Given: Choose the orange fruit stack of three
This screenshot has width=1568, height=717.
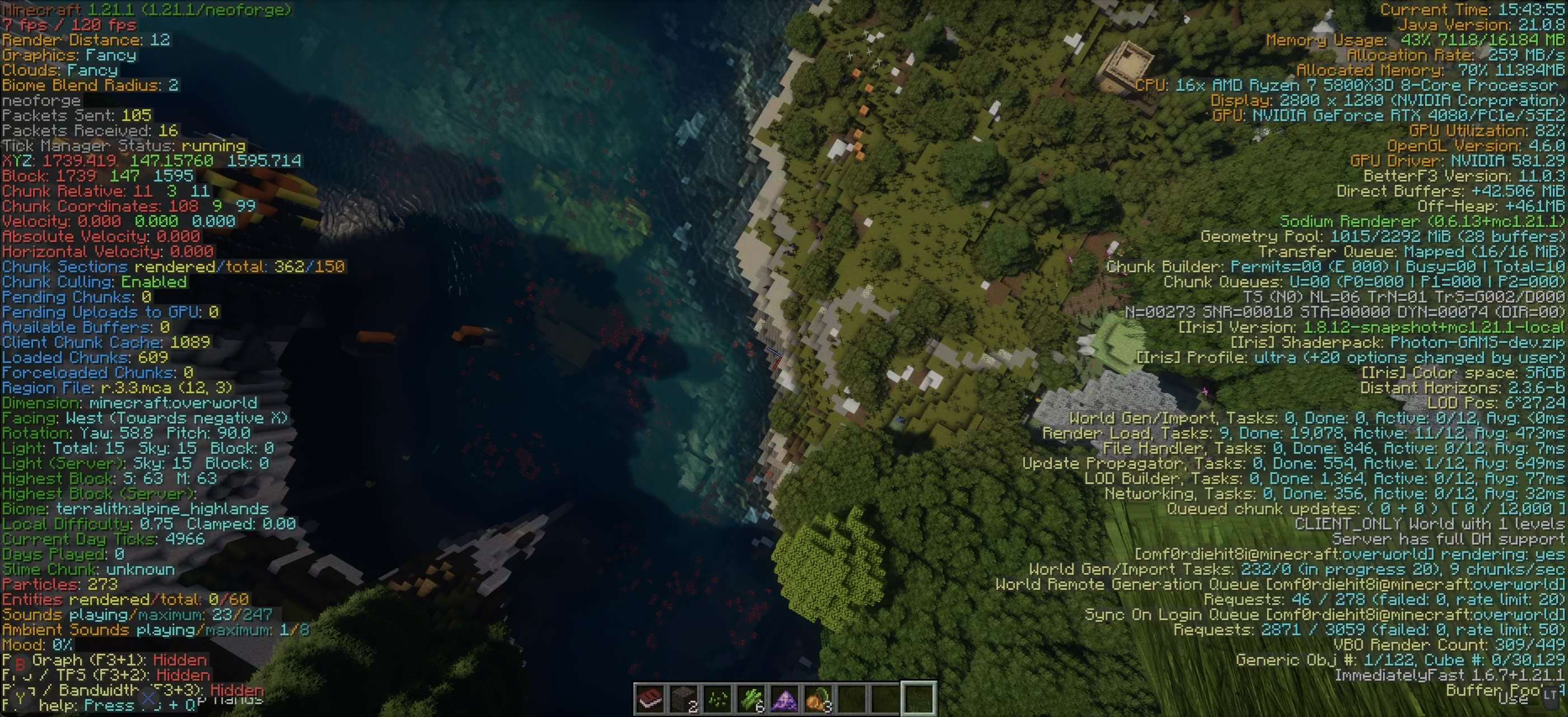Looking at the screenshot, I should click(x=818, y=699).
